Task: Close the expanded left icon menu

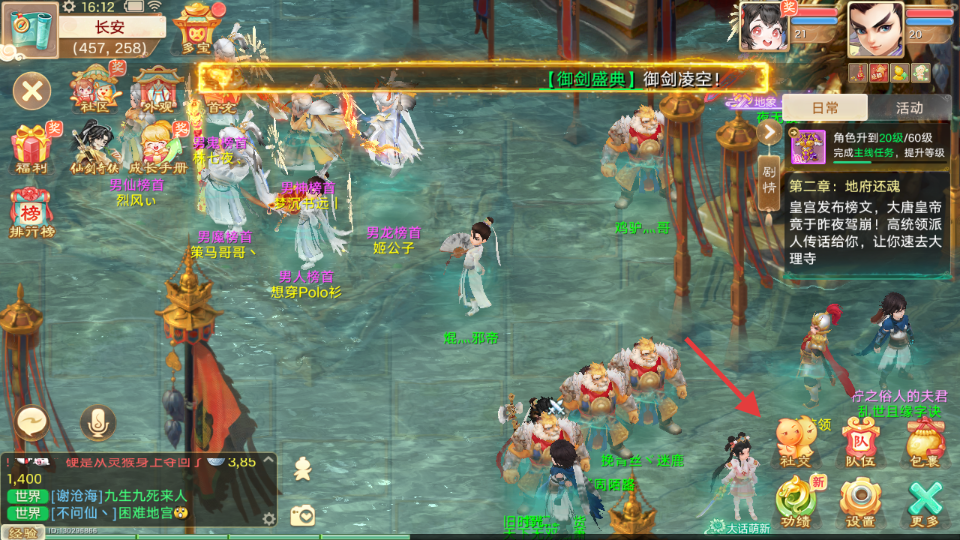Action: click(x=32, y=92)
